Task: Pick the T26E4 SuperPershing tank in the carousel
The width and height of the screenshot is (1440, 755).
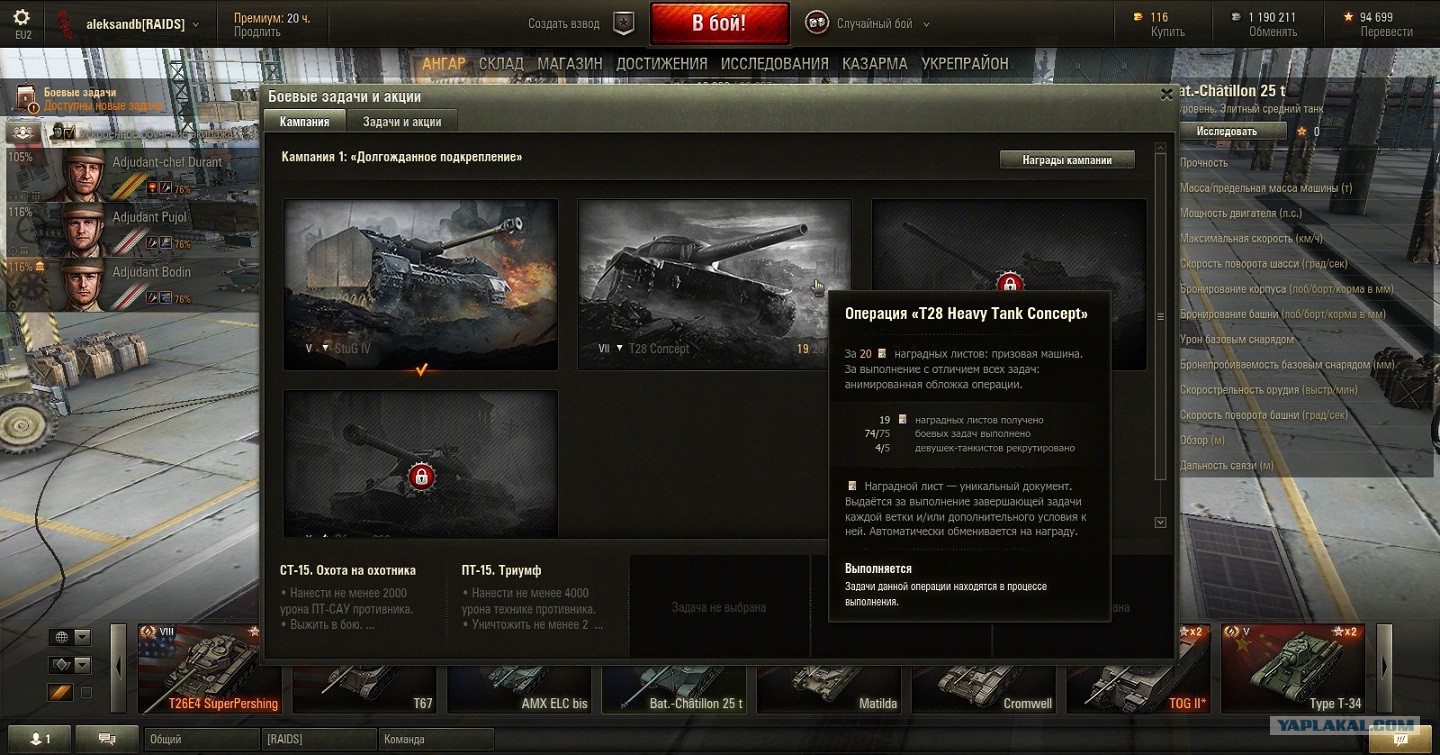Action: 200,668
